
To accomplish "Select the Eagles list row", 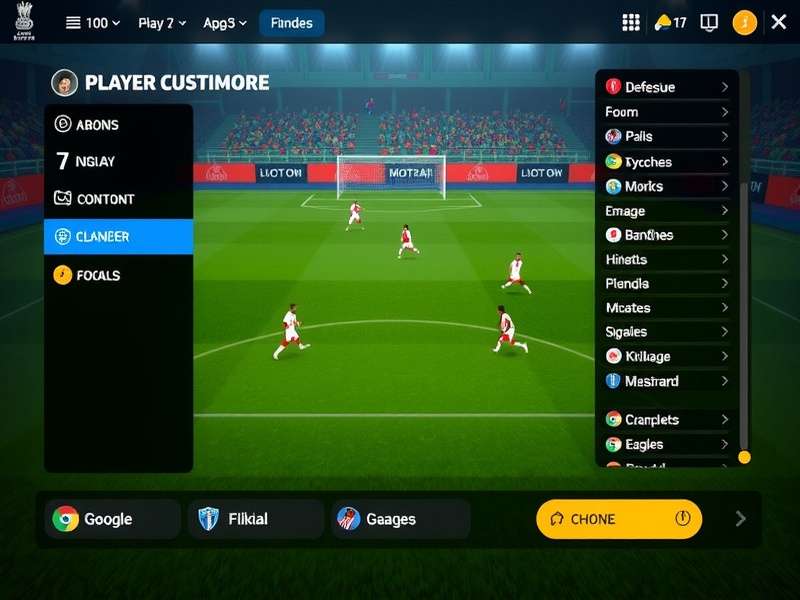I will point(667,444).
